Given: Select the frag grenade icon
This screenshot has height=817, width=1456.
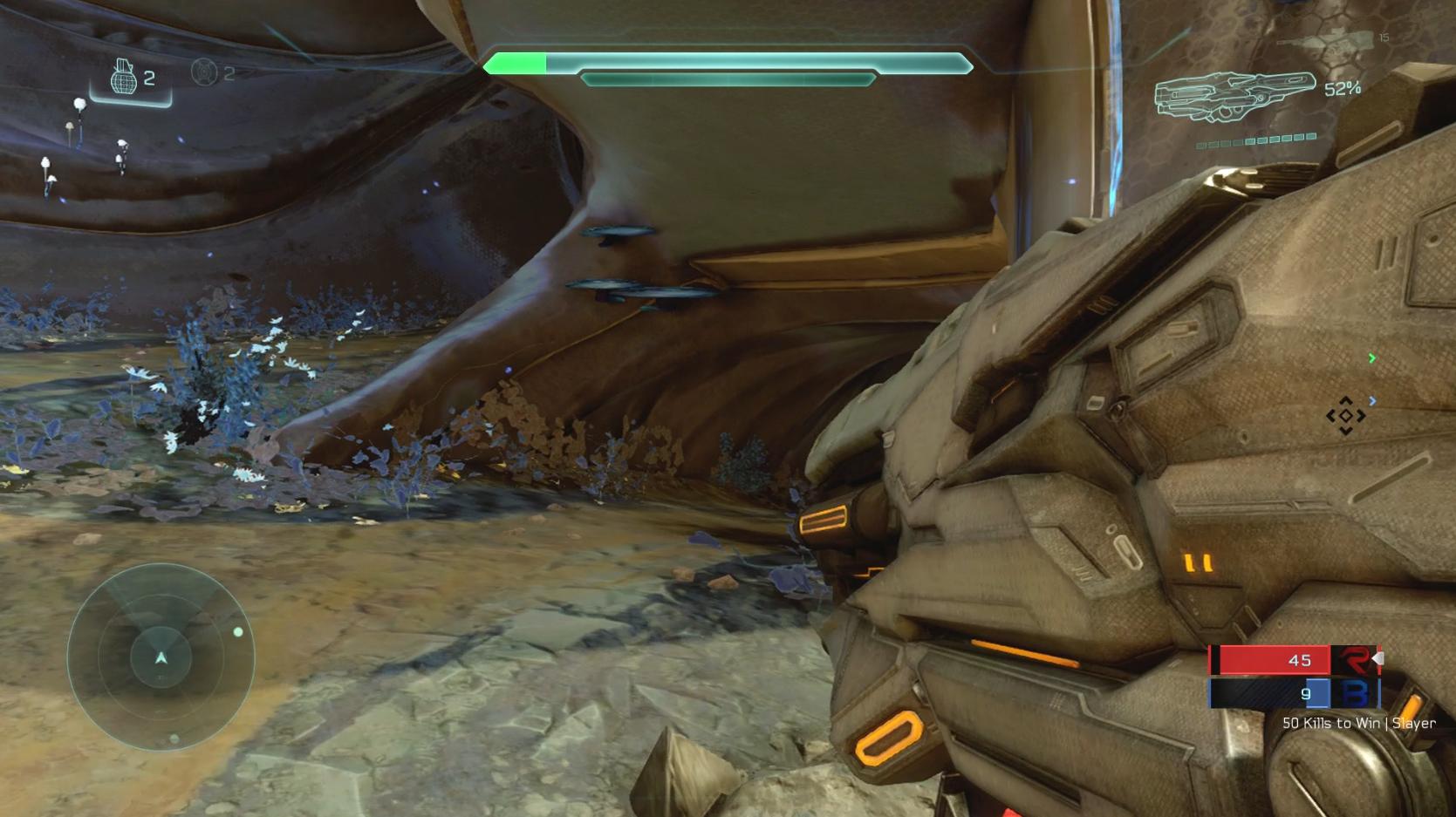Looking at the screenshot, I should [123, 78].
